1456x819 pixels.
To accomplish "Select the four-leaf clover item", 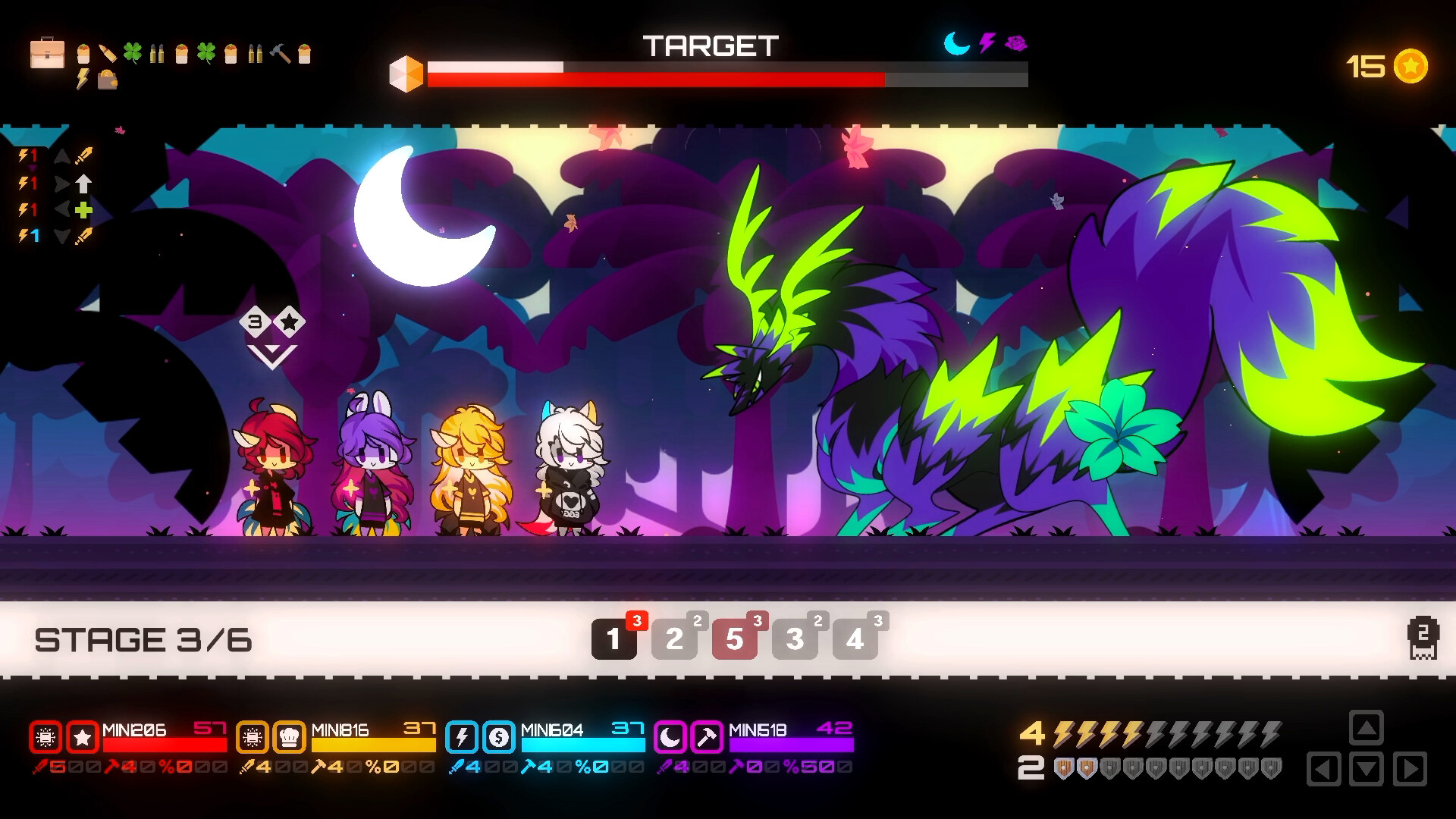I will [x=133, y=52].
